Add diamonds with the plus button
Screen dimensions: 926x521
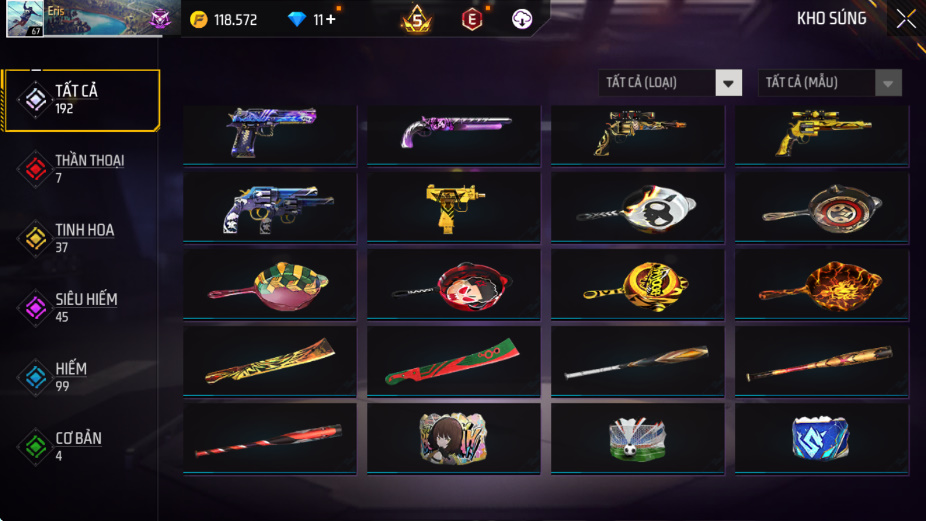click(331, 19)
